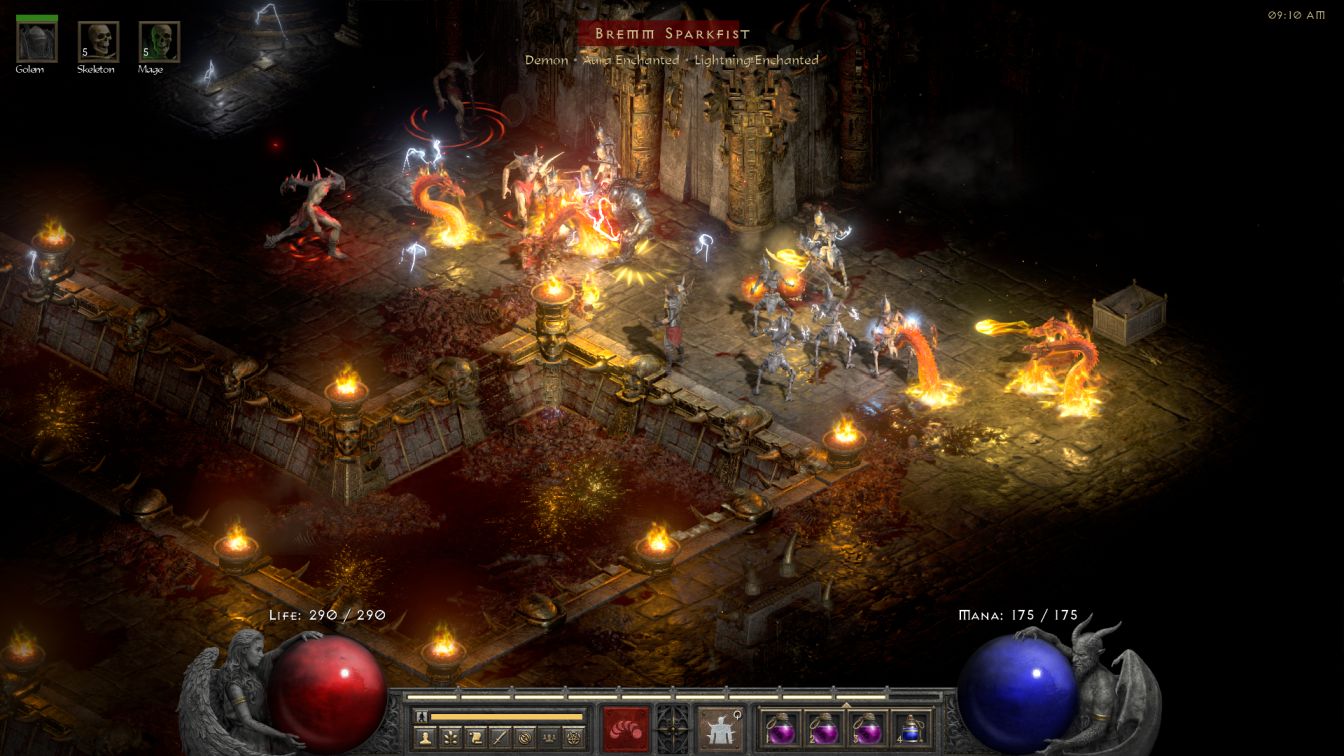Drink the blue mana potion in belt slot 4
The width and height of the screenshot is (1344, 756).
[x=910, y=727]
